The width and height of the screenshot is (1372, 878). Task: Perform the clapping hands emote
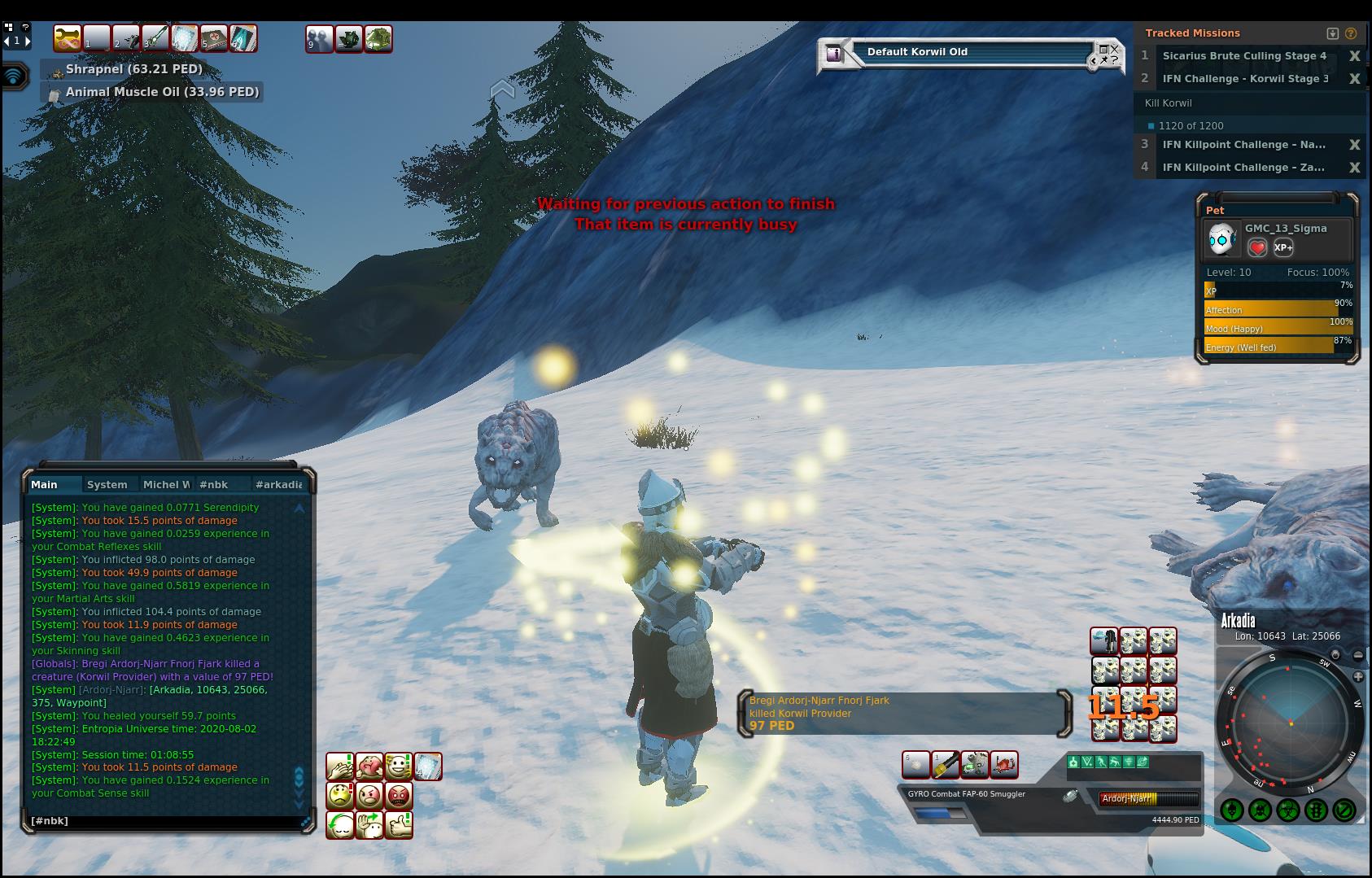click(340, 767)
